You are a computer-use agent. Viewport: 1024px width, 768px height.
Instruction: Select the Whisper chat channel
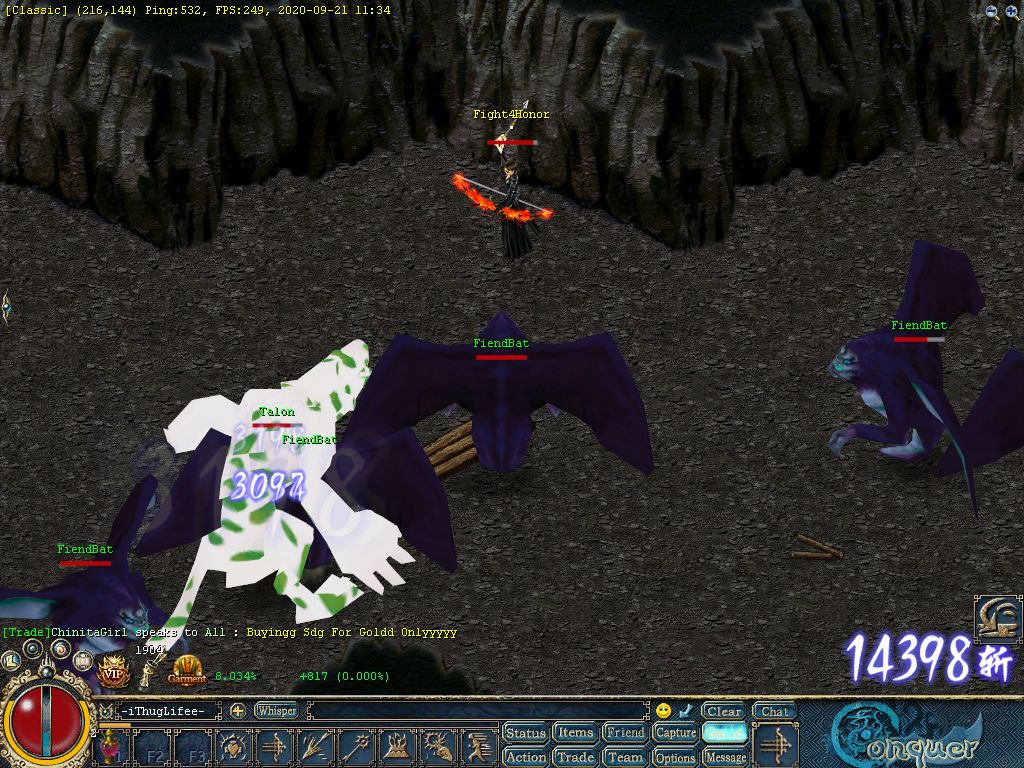(276, 711)
